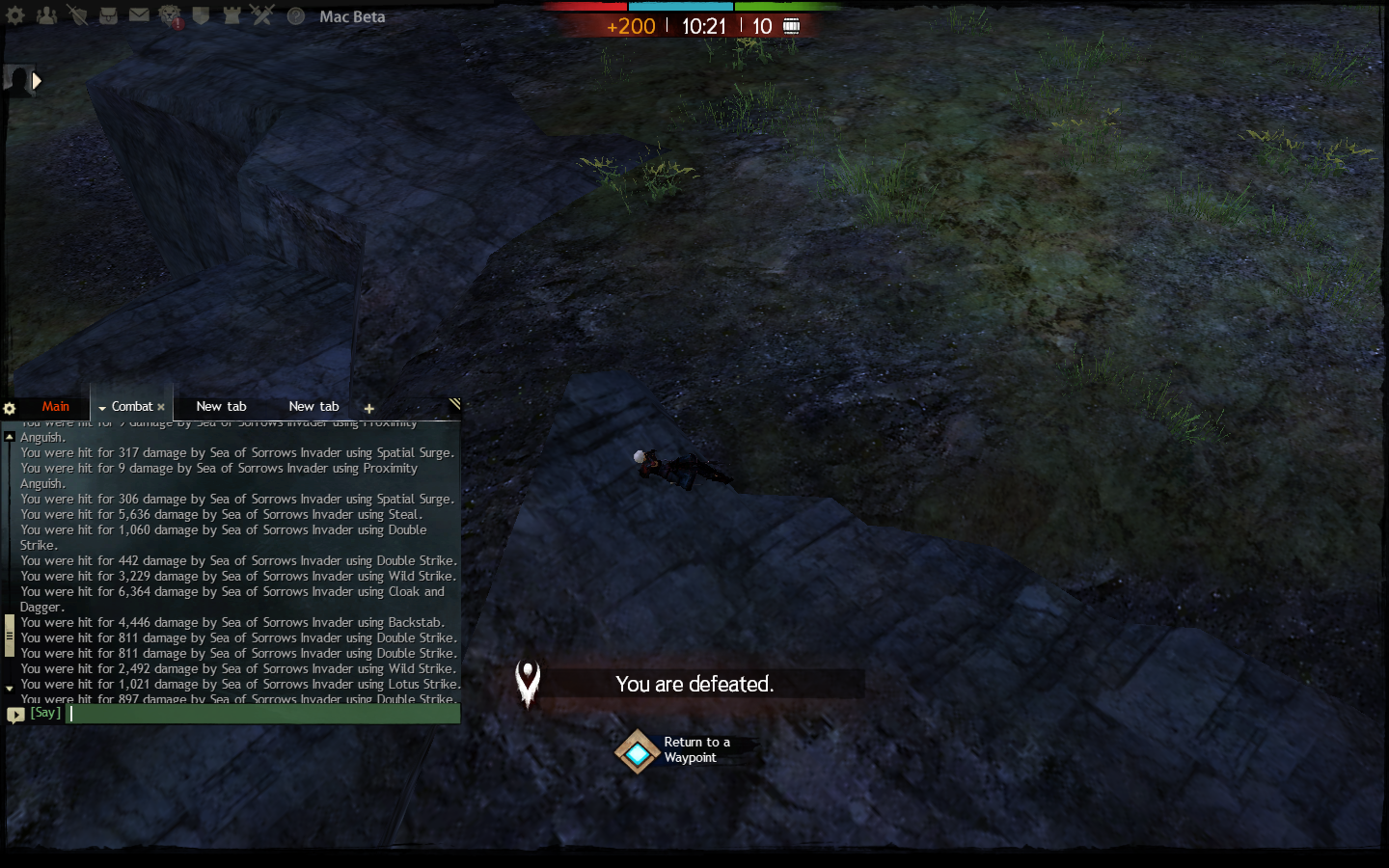Open the Hero panel sword-and-shield icon
Screen dimensions: 1389x868
[77, 15]
